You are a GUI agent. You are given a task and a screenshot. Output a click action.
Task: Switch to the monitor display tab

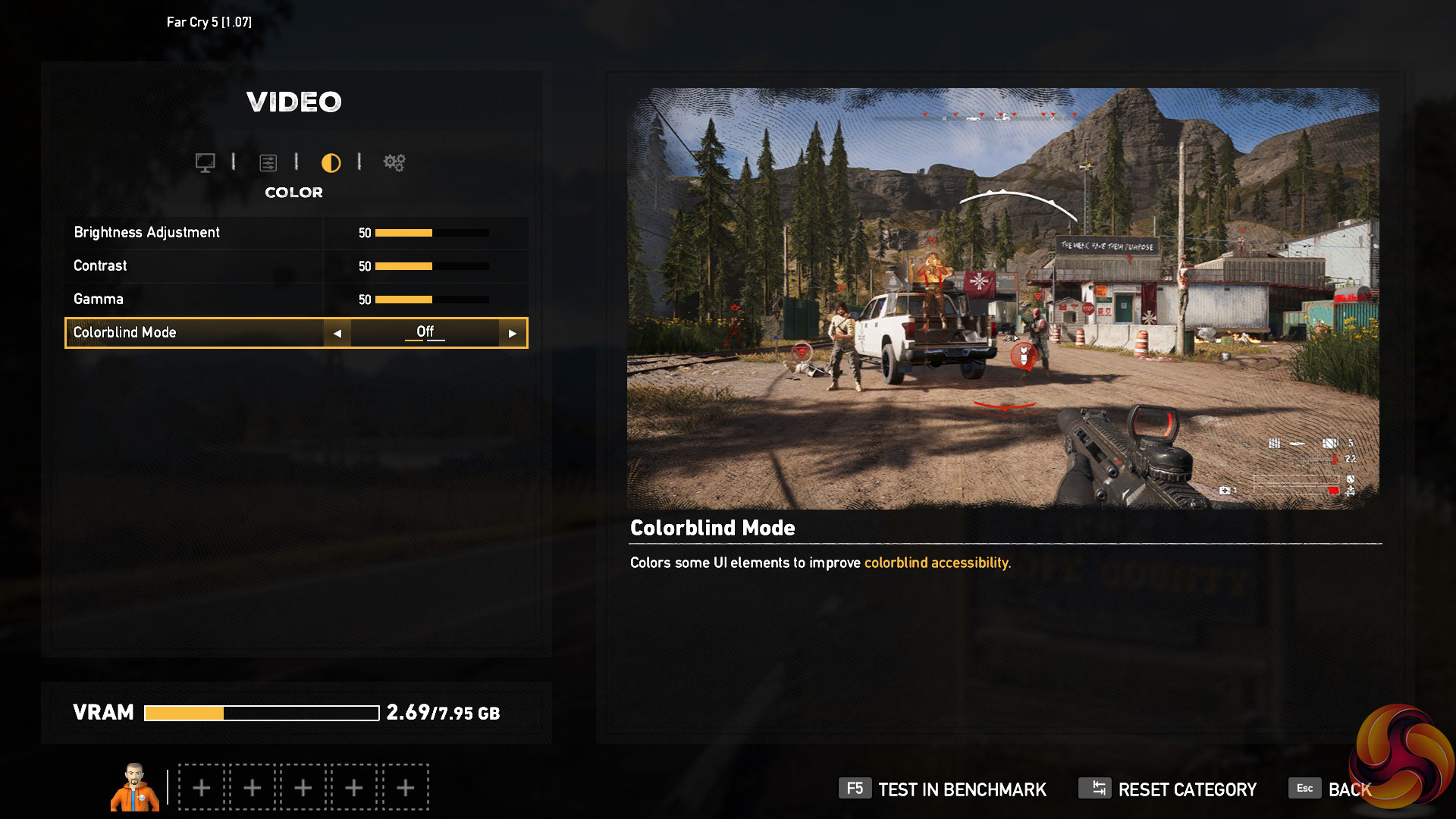[205, 162]
